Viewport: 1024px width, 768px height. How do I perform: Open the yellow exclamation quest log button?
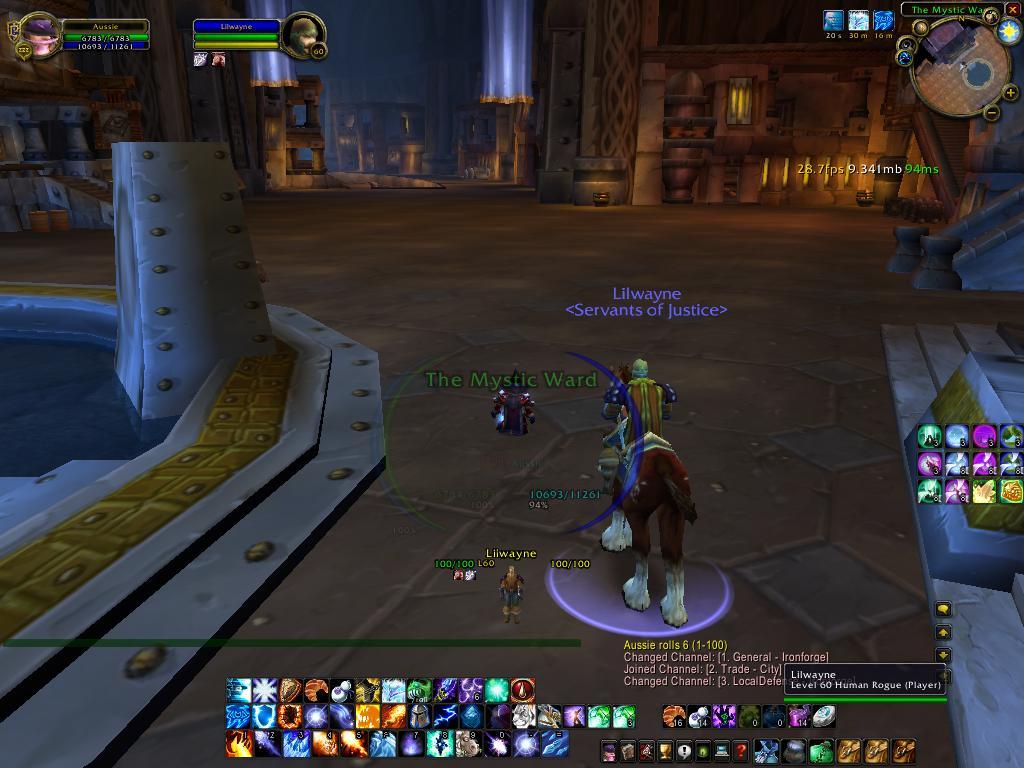click(x=684, y=750)
